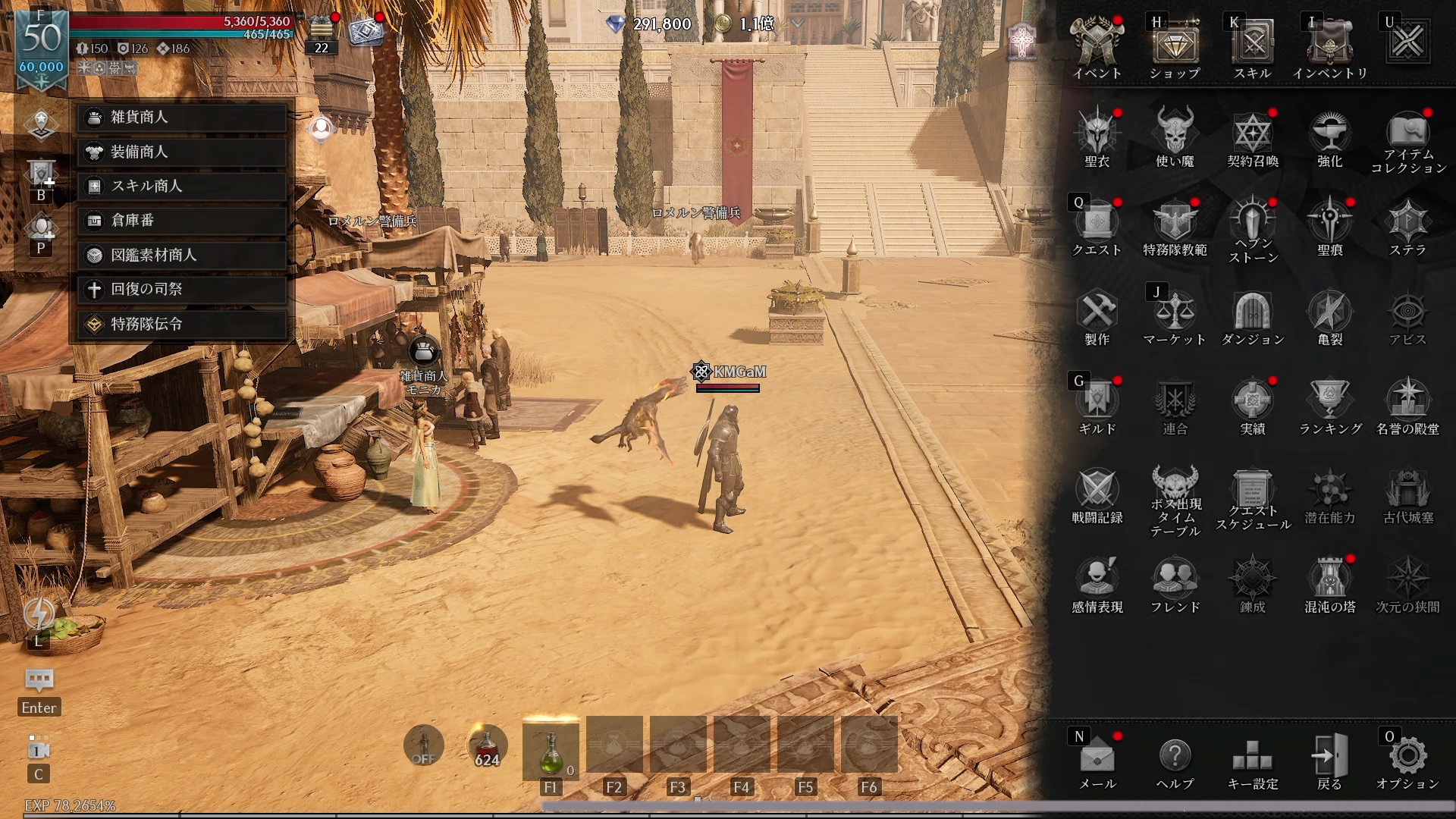This screenshot has width=1456, height=819.
Task: Open オプション gear settings
Action: (x=1407, y=760)
